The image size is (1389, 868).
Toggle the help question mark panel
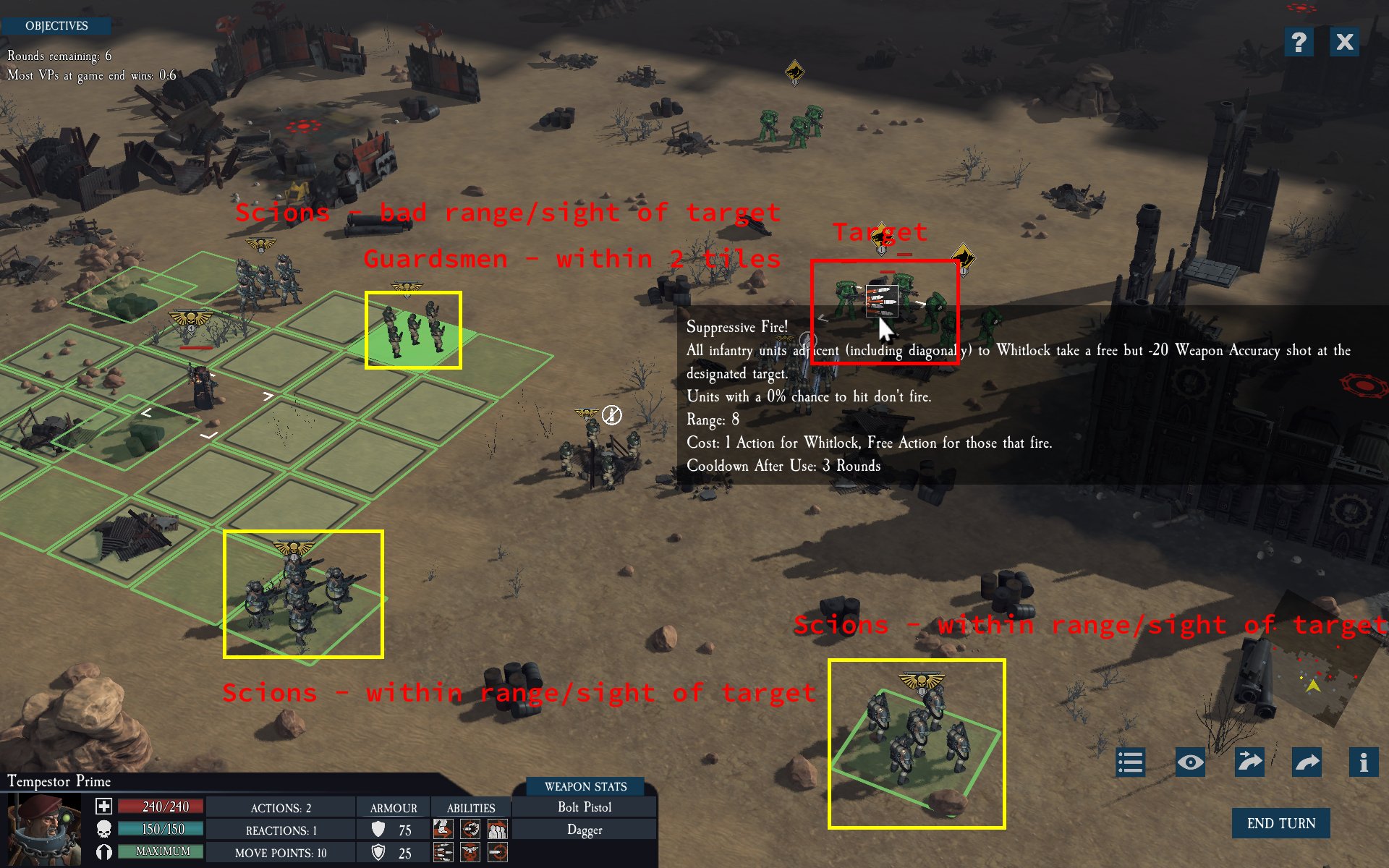tap(1299, 42)
